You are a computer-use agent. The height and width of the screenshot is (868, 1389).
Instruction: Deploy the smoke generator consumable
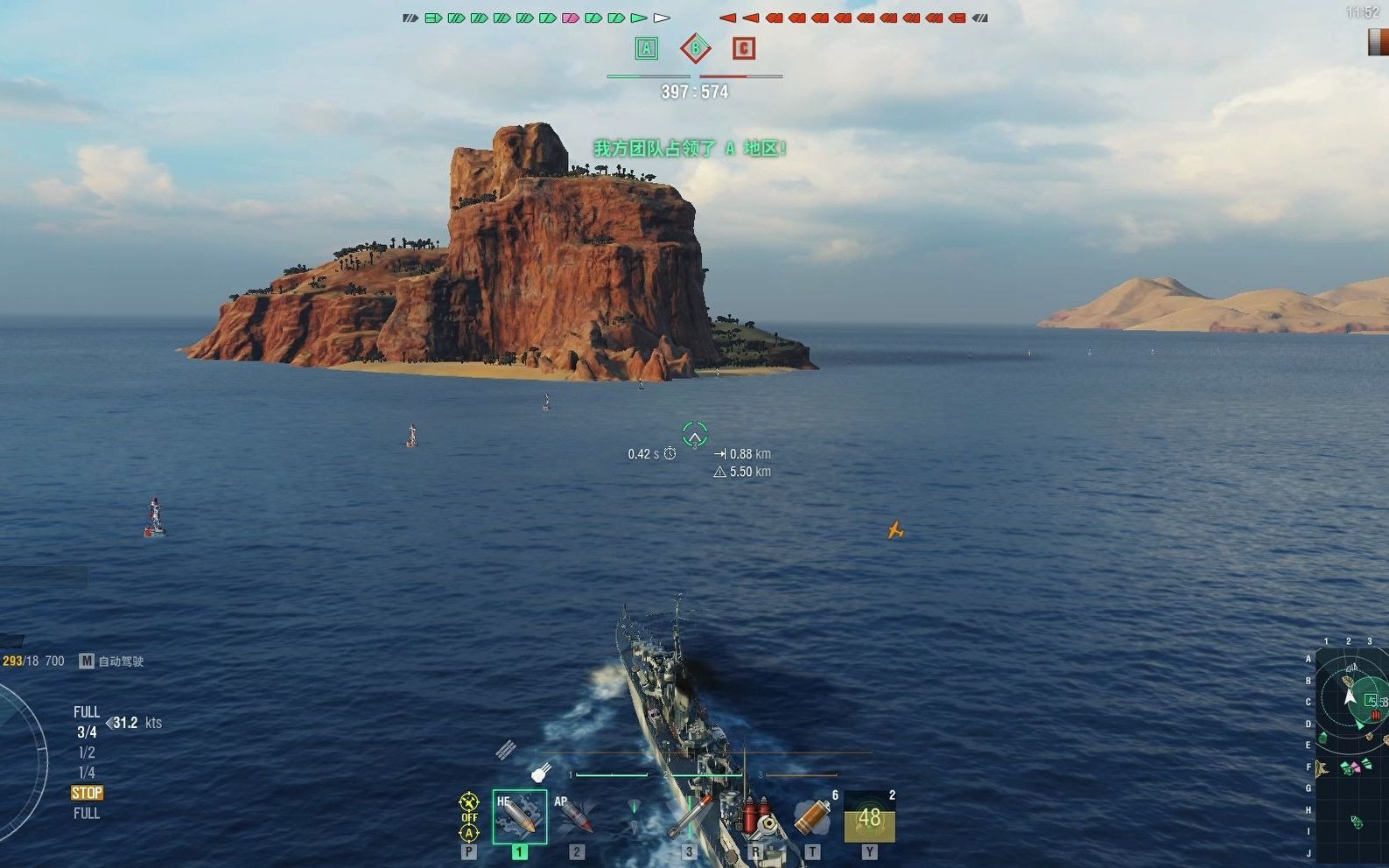click(813, 817)
